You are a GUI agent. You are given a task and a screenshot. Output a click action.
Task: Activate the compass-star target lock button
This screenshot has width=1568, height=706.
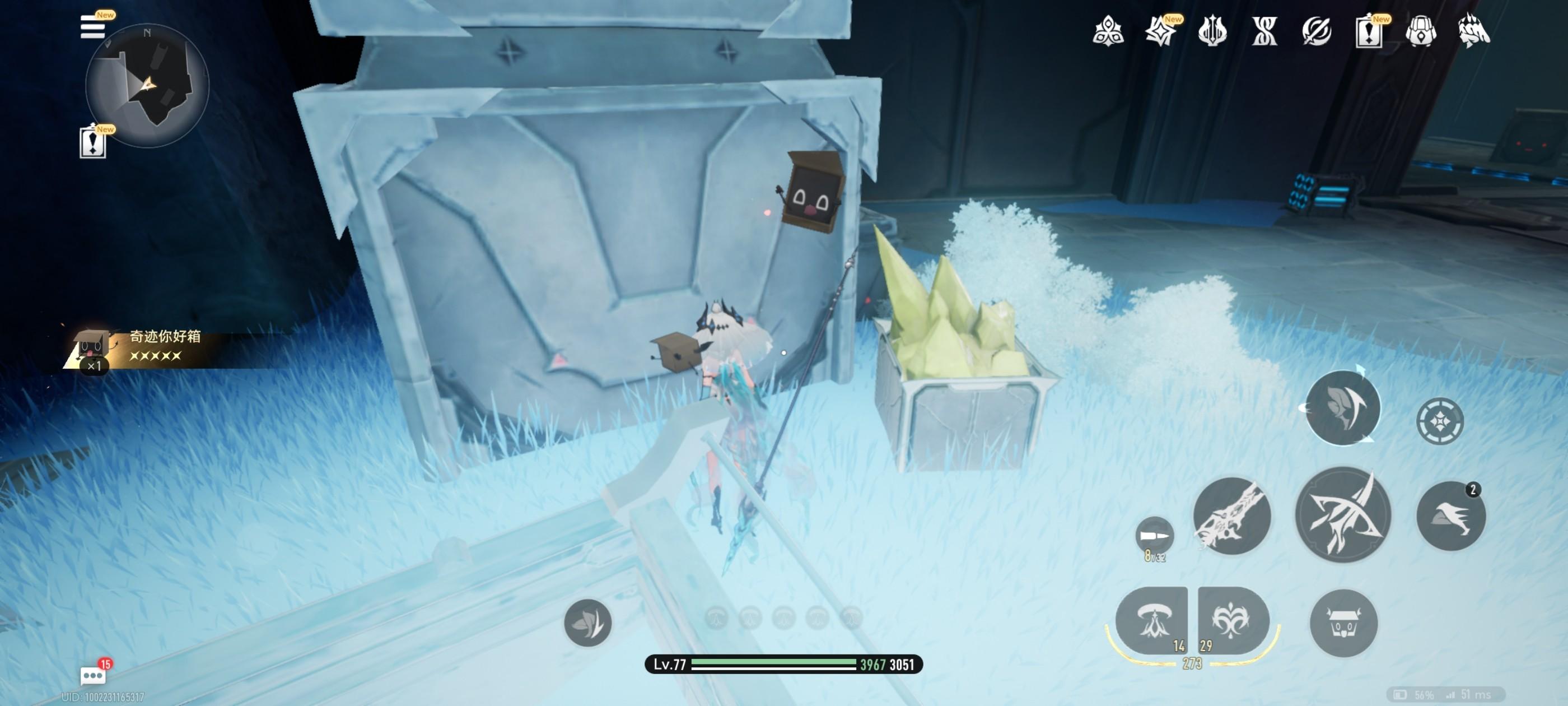pos(1440,421)
